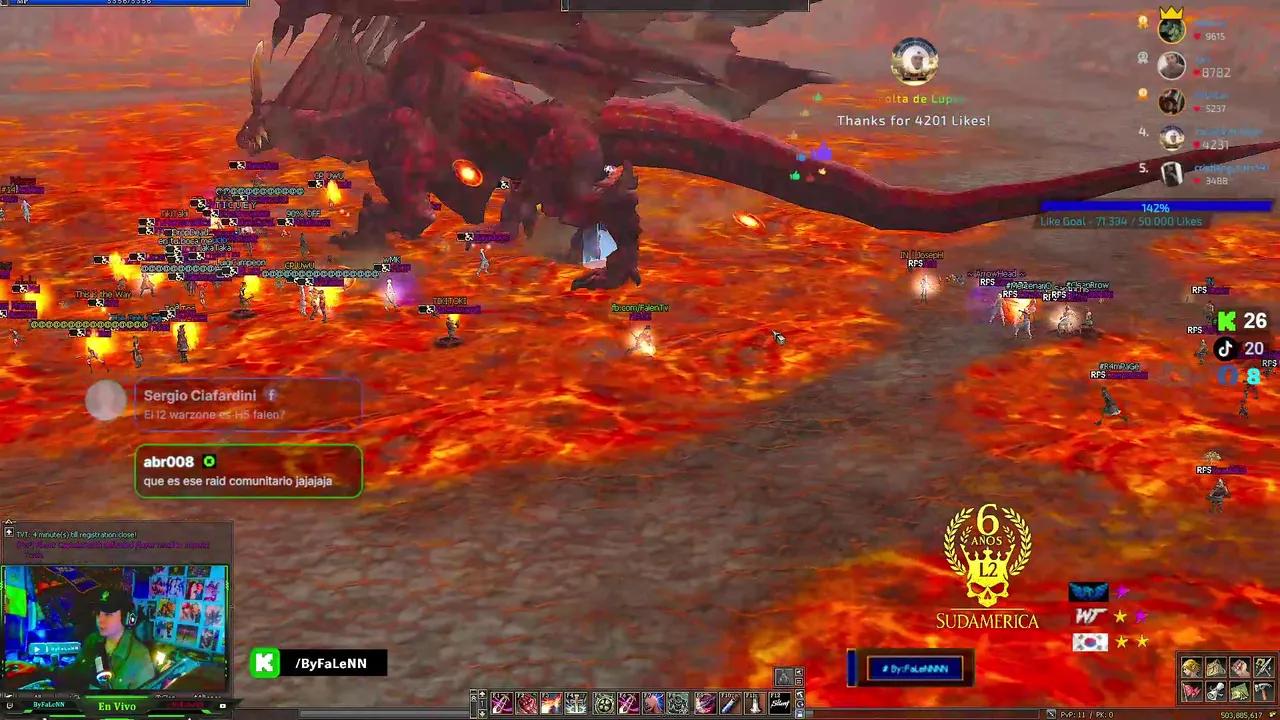This screenshot has height=720, width=1280.
Task: Toggle the 'R' switch left of the hotbar
Action: [x=474, y=698]
